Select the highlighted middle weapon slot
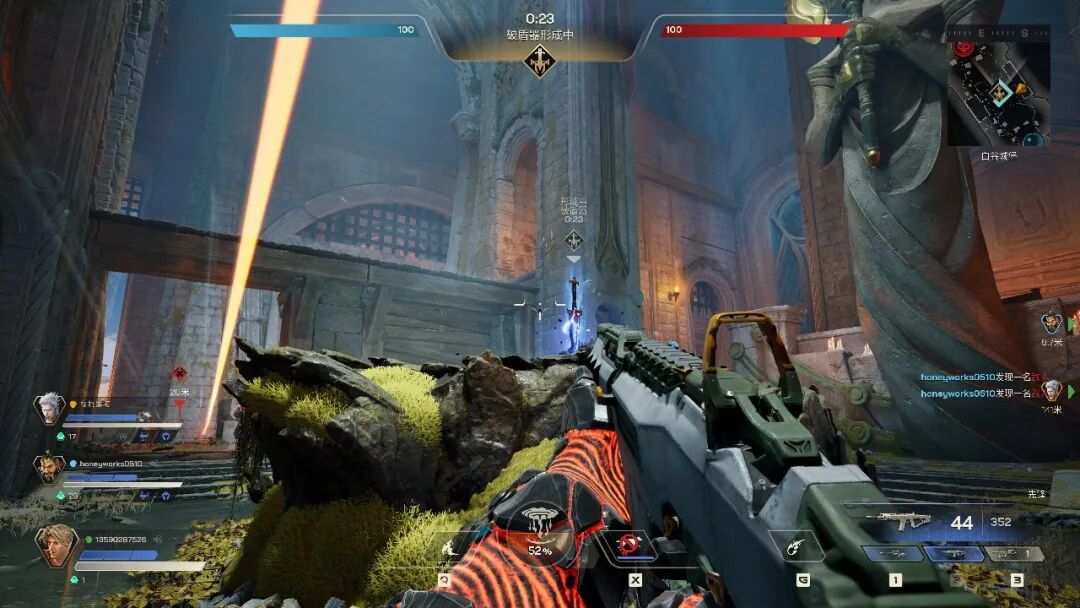1080x608 pixels. point(954,554)
